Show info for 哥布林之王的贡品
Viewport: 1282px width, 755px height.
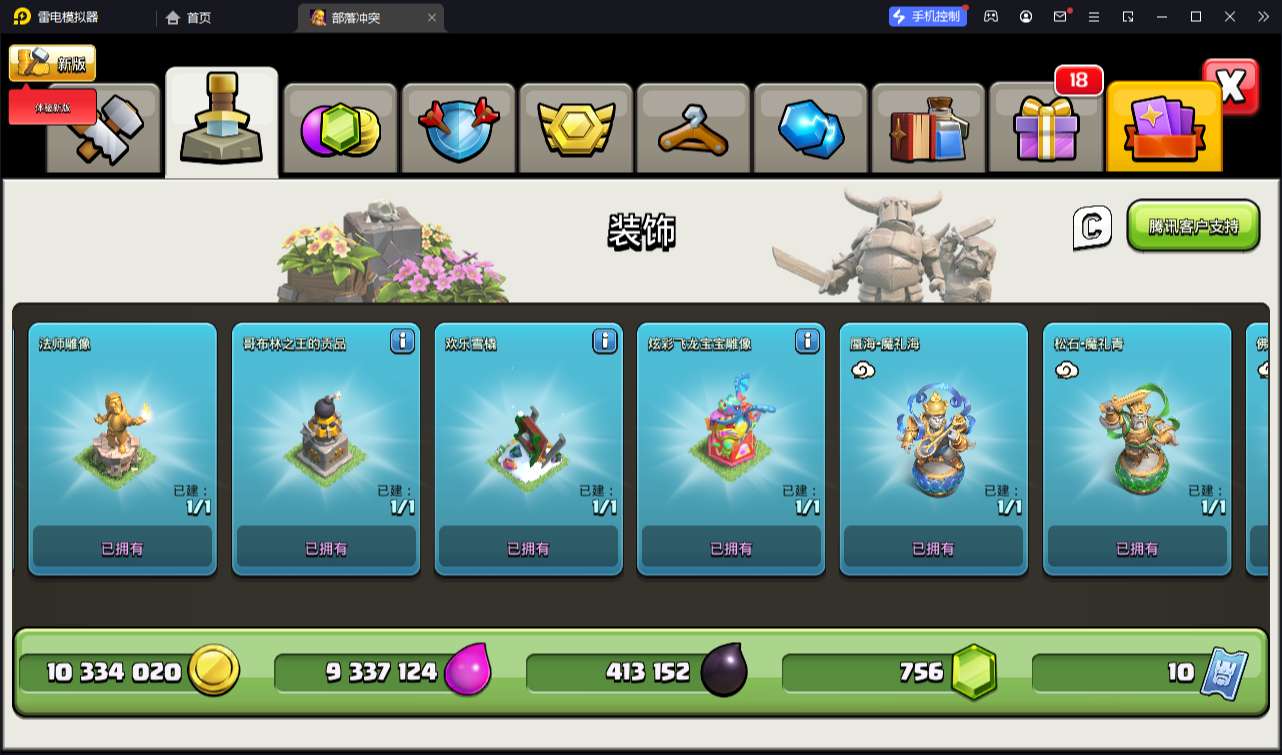[x=402, y=341]
